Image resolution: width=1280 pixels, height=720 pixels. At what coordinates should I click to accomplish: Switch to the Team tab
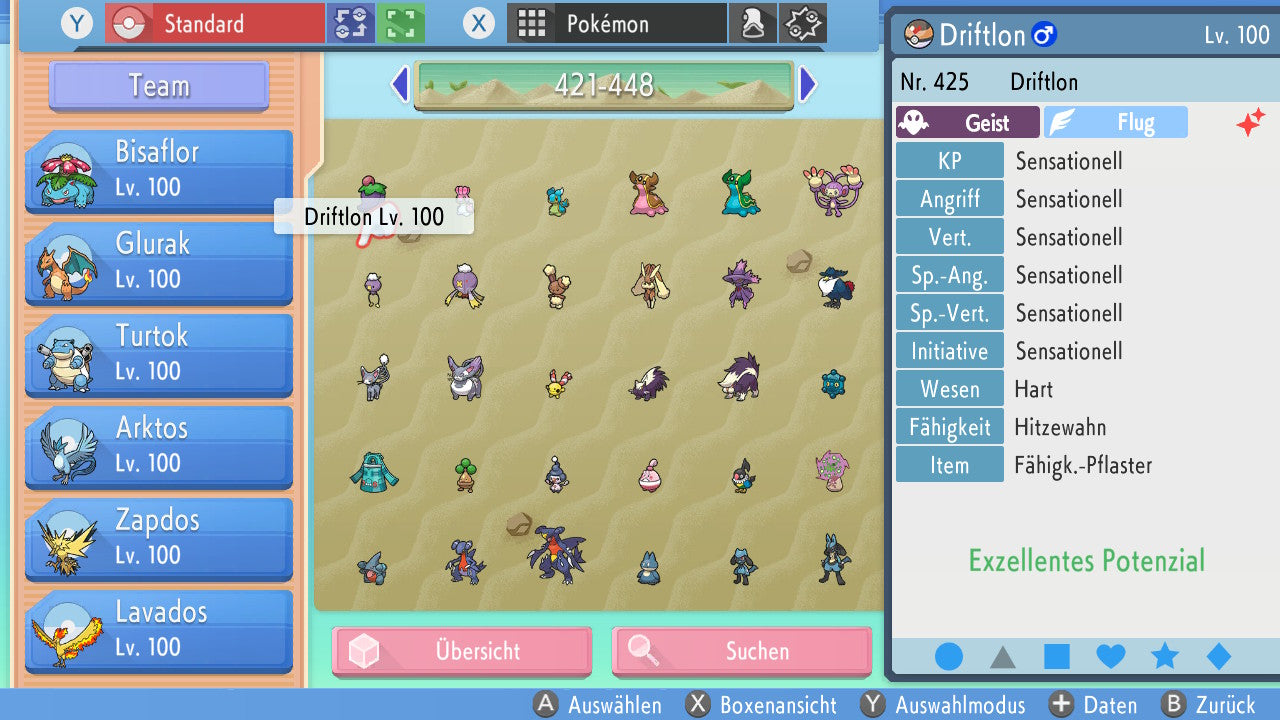click(157, 86)
